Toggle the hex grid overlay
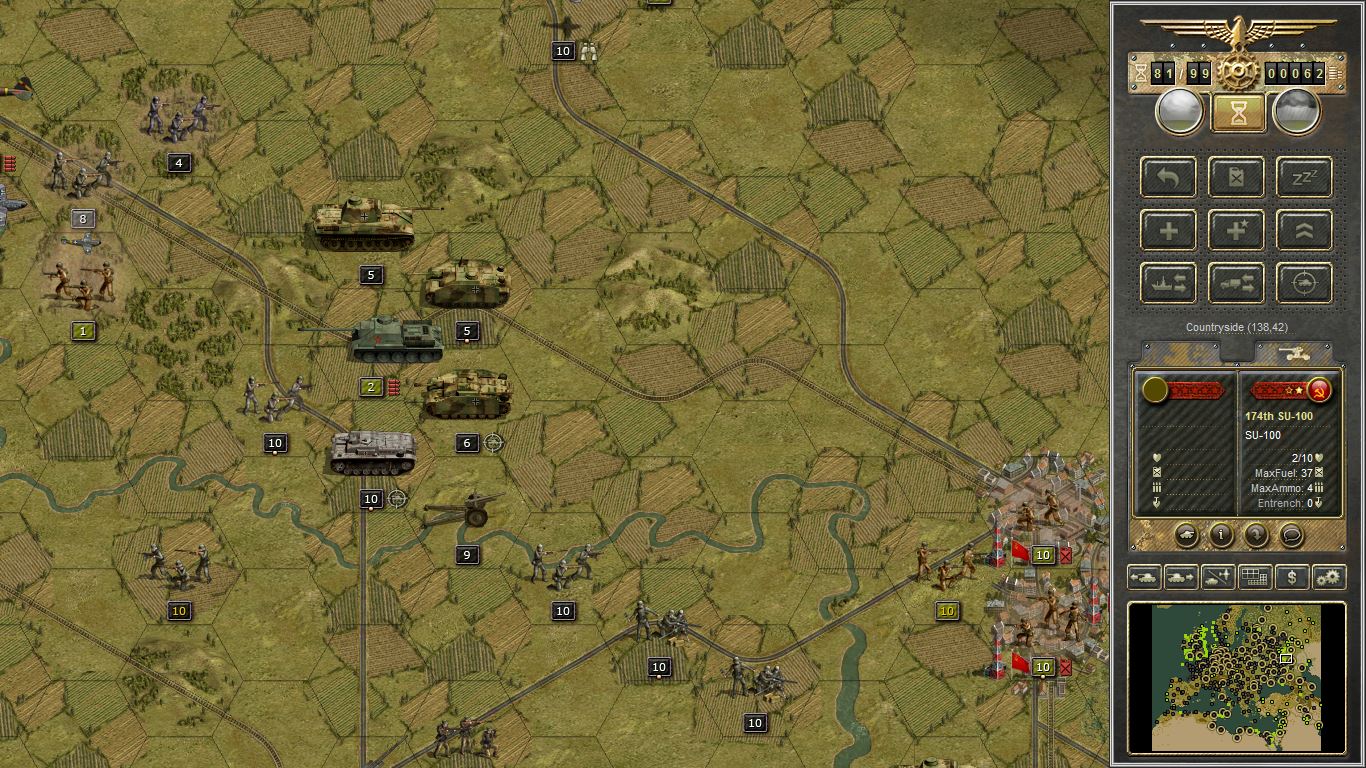The height and width of the screenshot is (768, 1366). point(1256,577)
